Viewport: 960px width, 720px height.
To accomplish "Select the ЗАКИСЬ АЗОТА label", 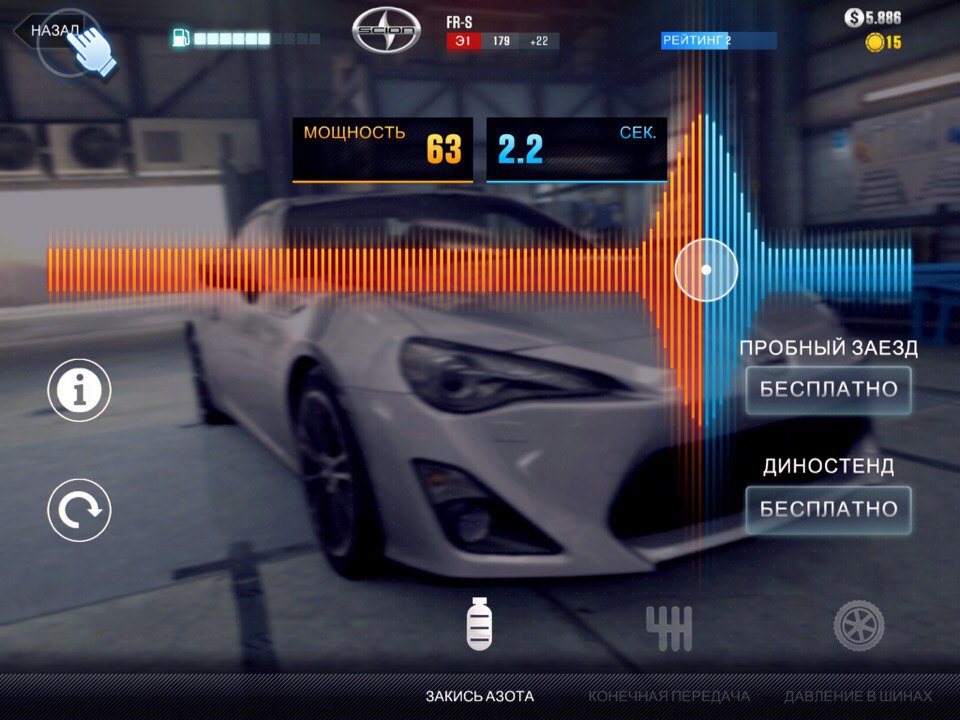I will 480,696.
